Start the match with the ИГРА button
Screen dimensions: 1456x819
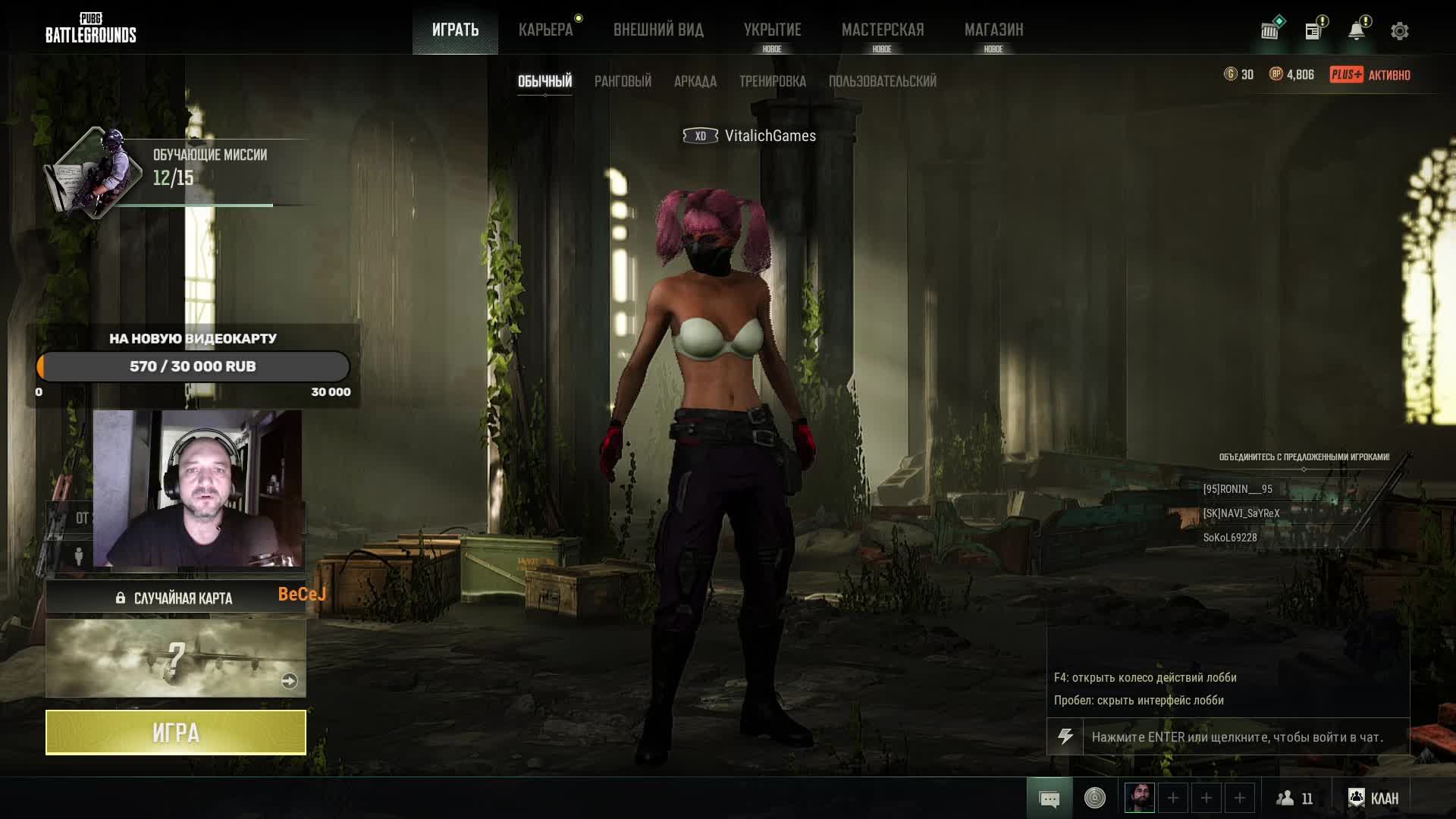coord(176,733)
